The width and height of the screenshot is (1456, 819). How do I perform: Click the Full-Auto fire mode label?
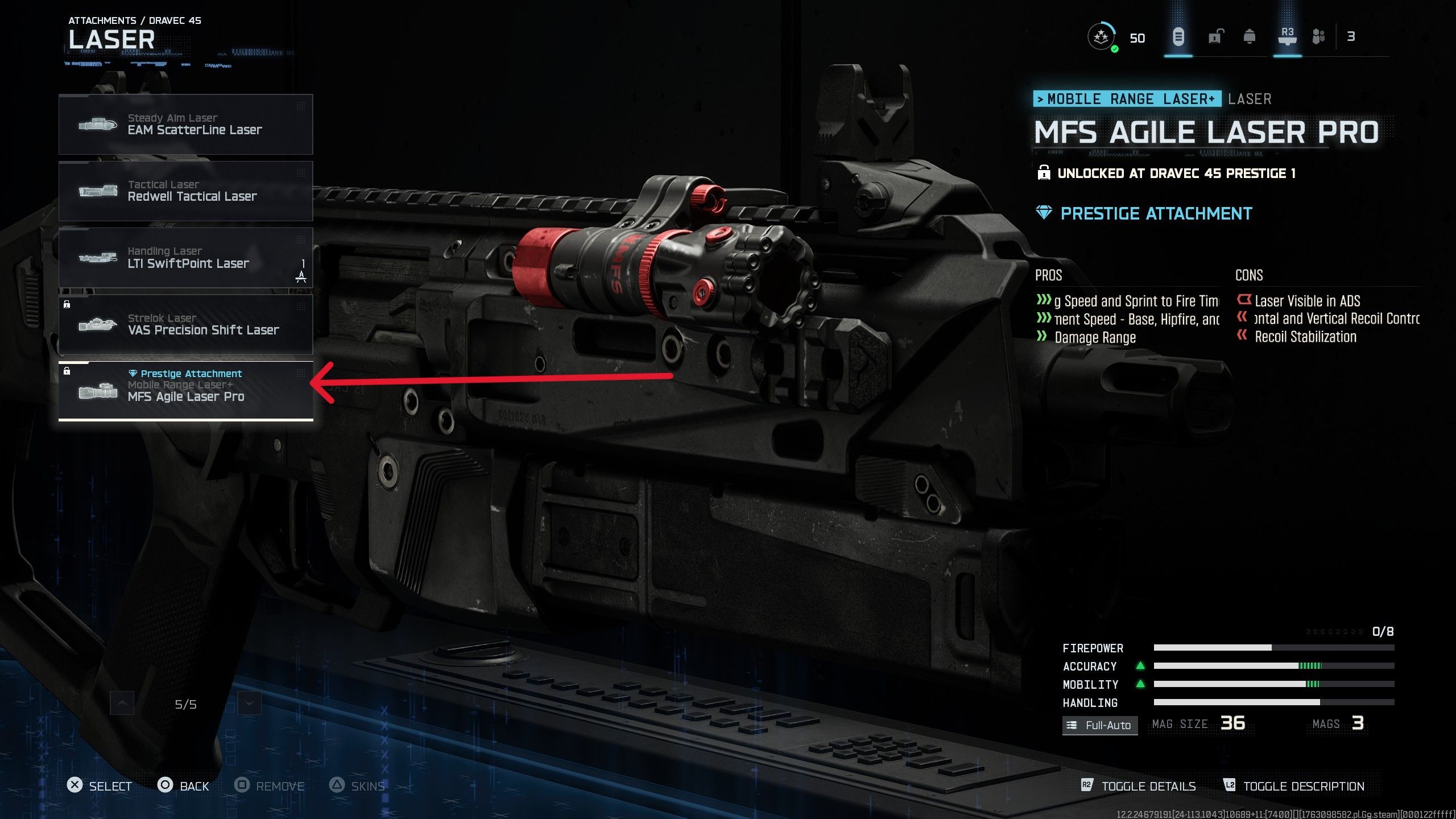(1100, 725)
